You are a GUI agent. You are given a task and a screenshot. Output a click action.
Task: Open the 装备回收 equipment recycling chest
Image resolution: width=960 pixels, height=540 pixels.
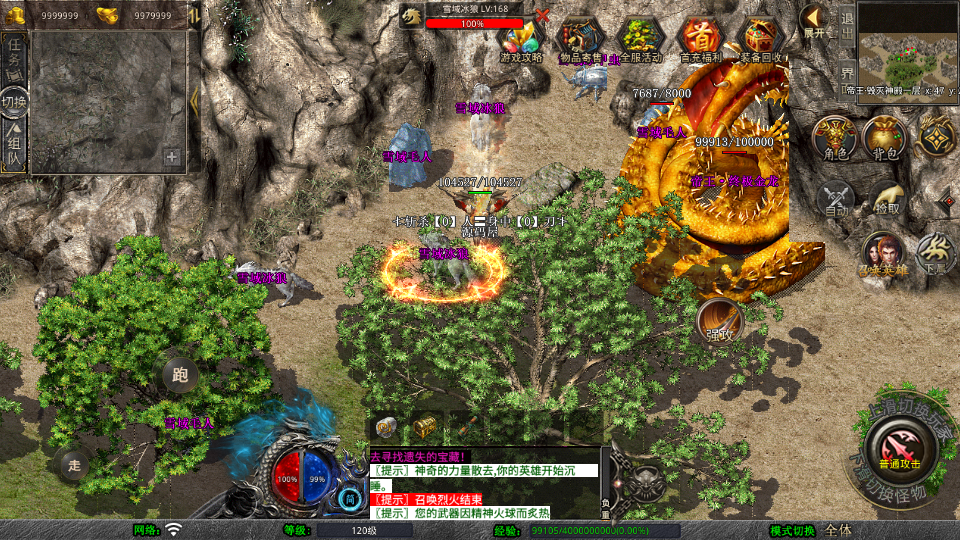762,38
